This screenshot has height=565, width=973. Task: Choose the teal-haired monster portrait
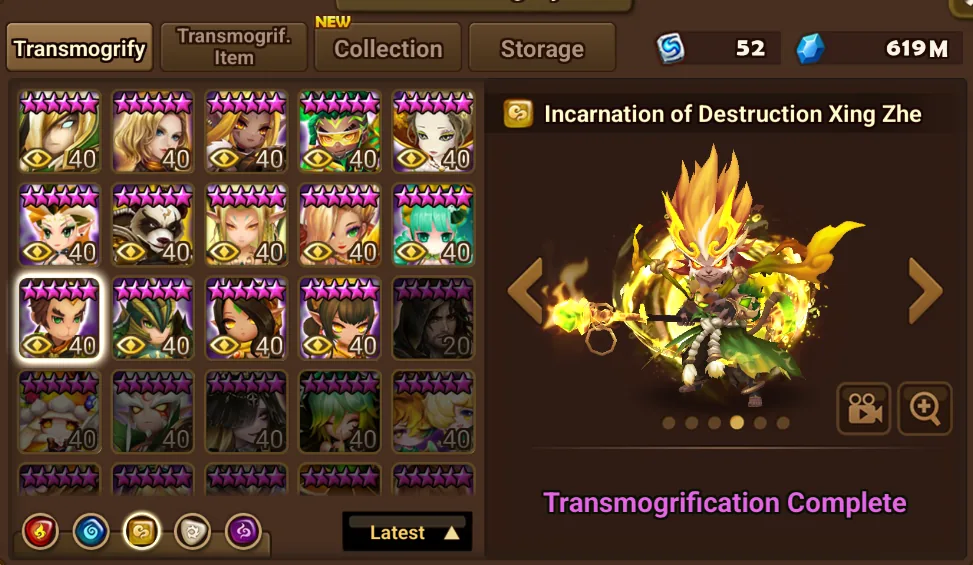point(432,225)
